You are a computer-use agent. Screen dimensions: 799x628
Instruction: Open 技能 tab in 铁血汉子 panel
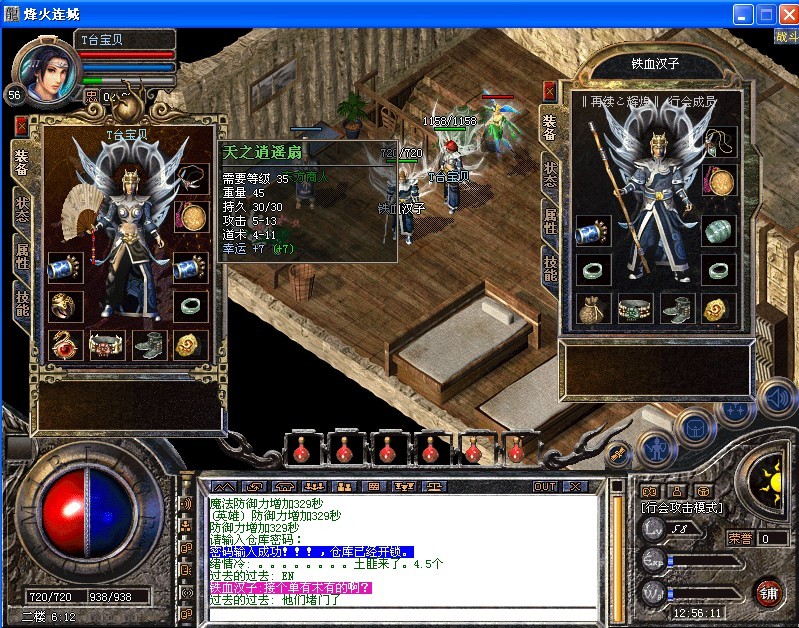point(550,268)
